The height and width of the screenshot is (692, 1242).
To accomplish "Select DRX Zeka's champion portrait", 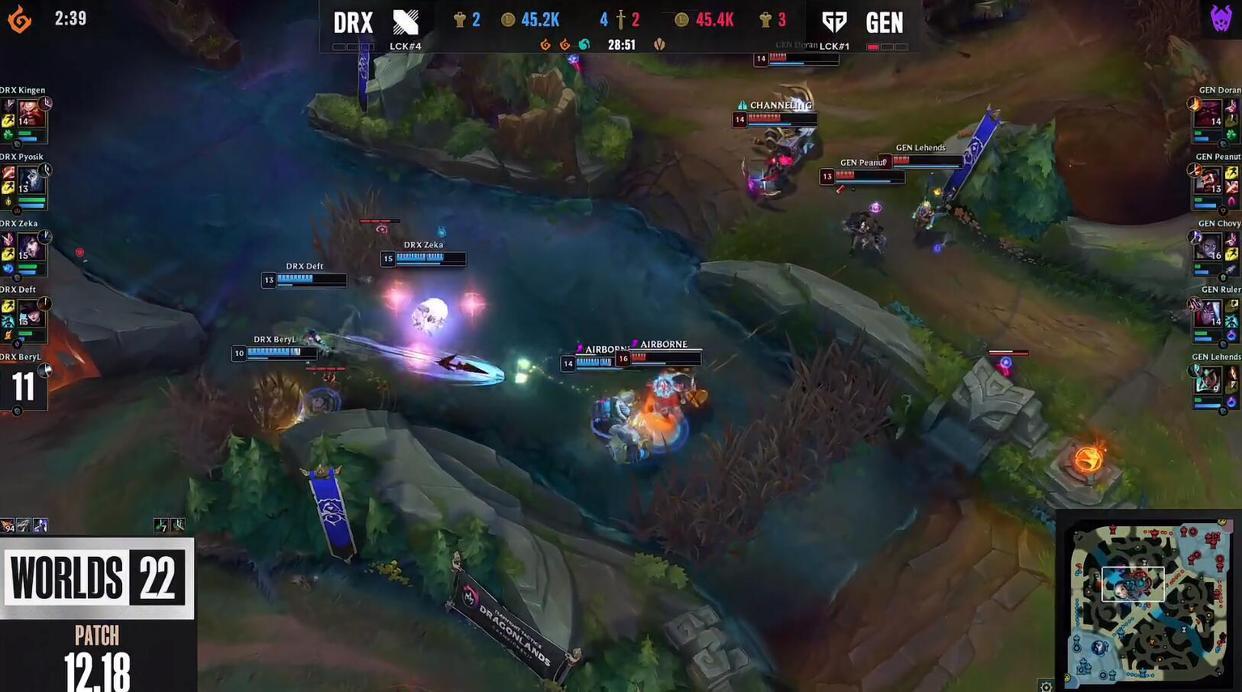I will 31,246.
